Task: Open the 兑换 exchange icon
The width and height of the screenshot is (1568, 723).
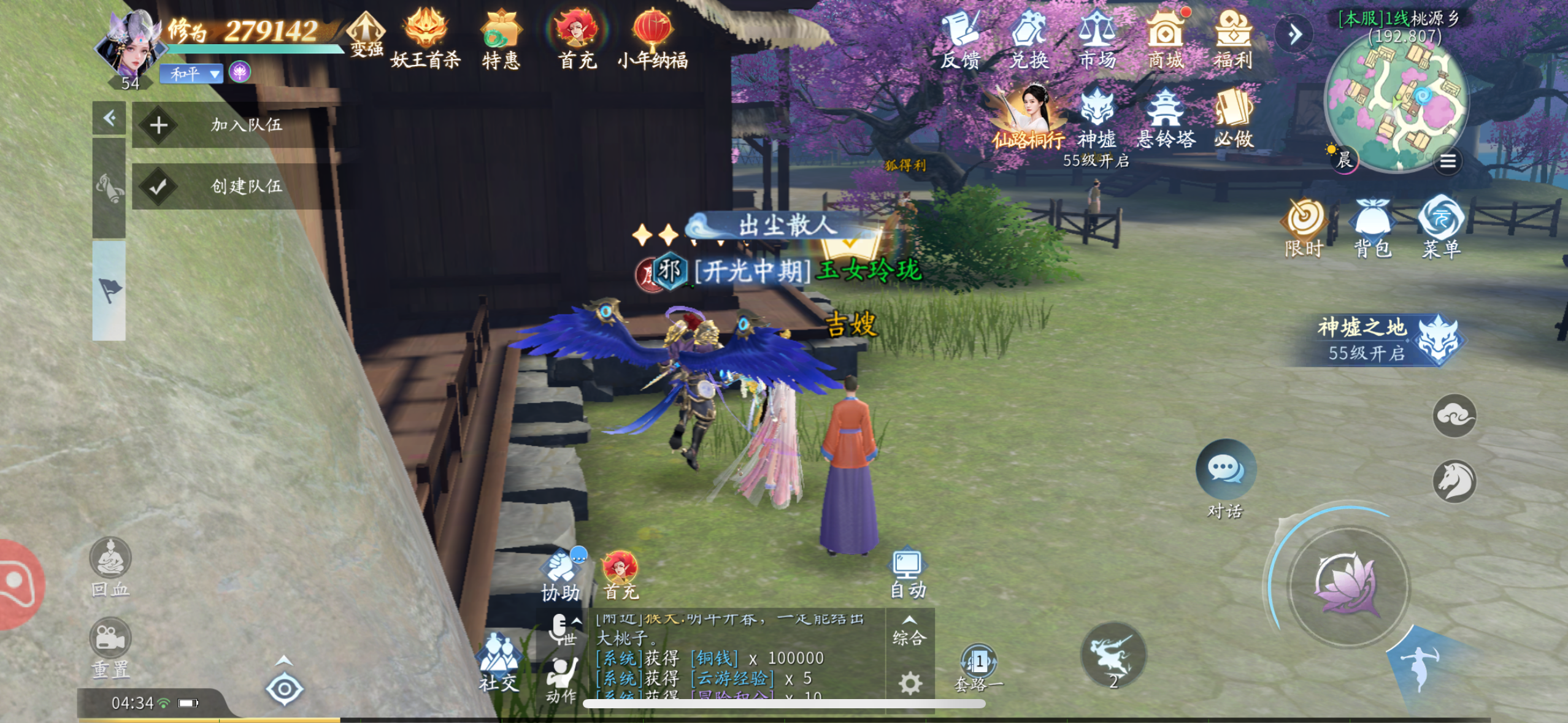Action: click(x=1029, y=38)
